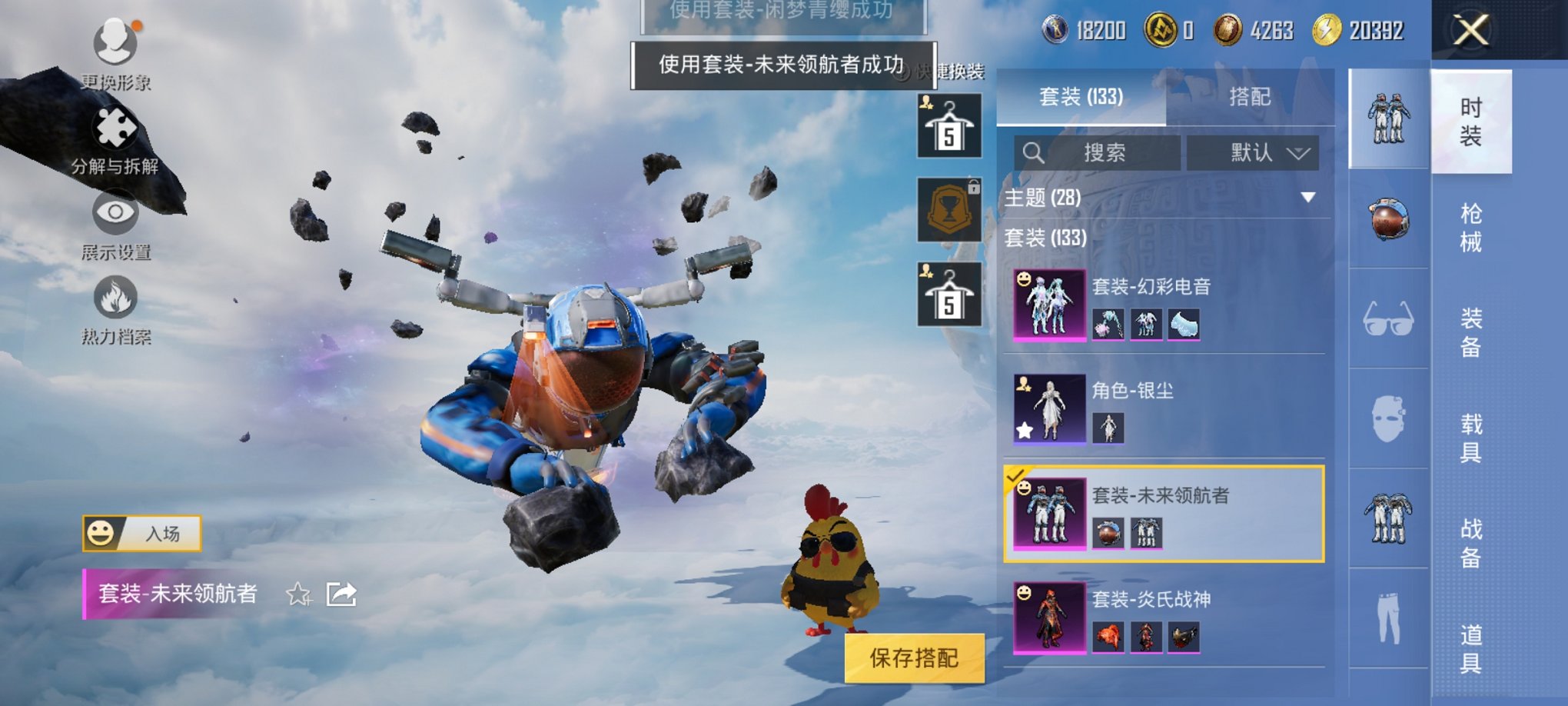Open the quick outfit hanger slot 5

coord(950,123)
